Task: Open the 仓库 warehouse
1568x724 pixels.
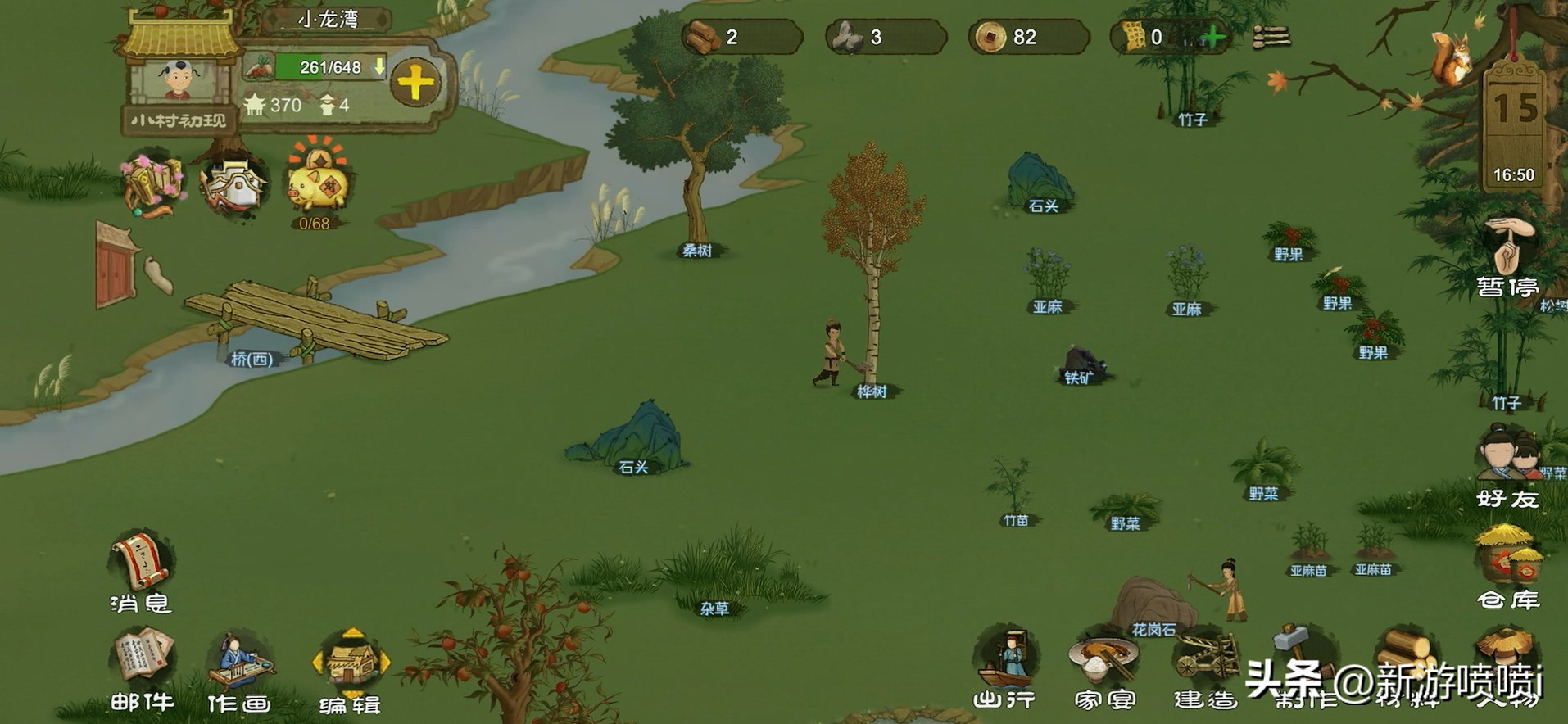Action: click(1508, 561)
